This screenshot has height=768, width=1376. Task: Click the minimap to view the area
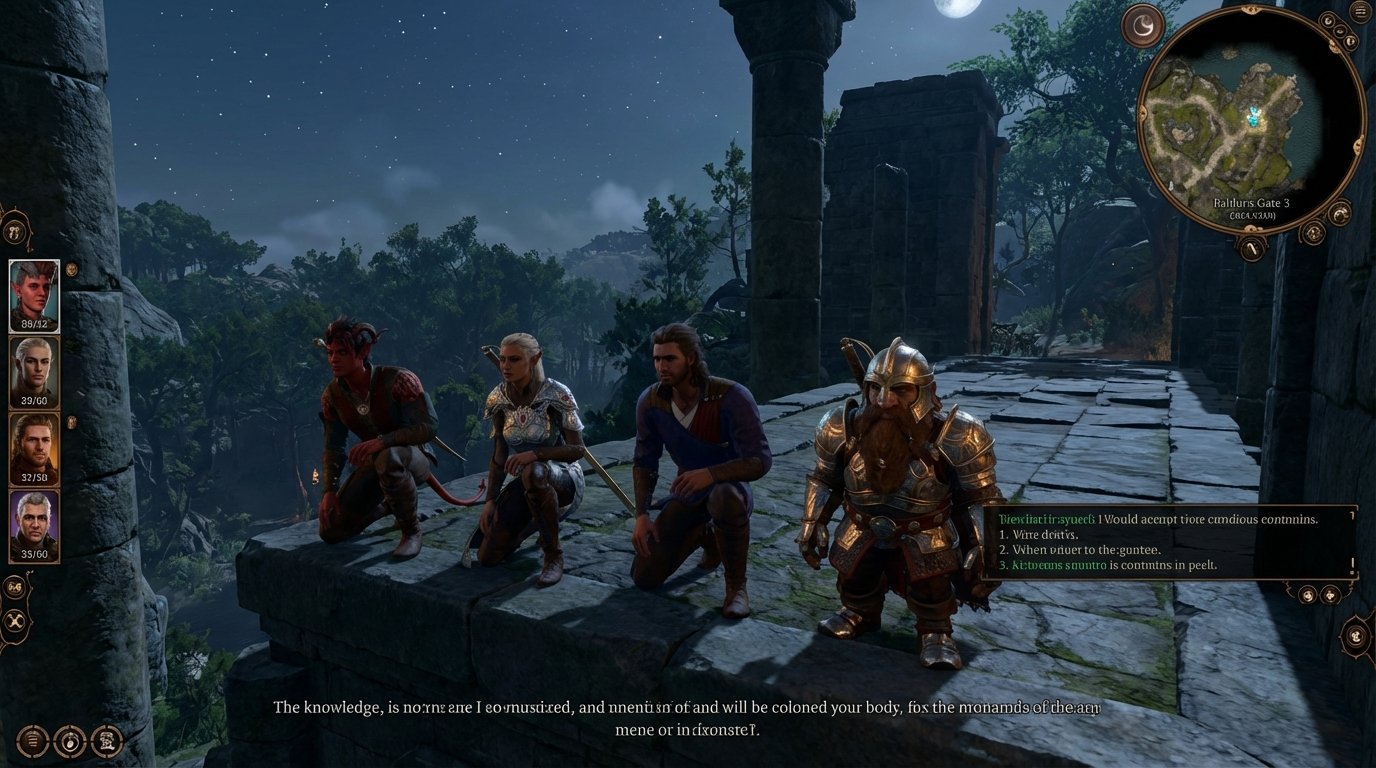[x=1254, y=120]
